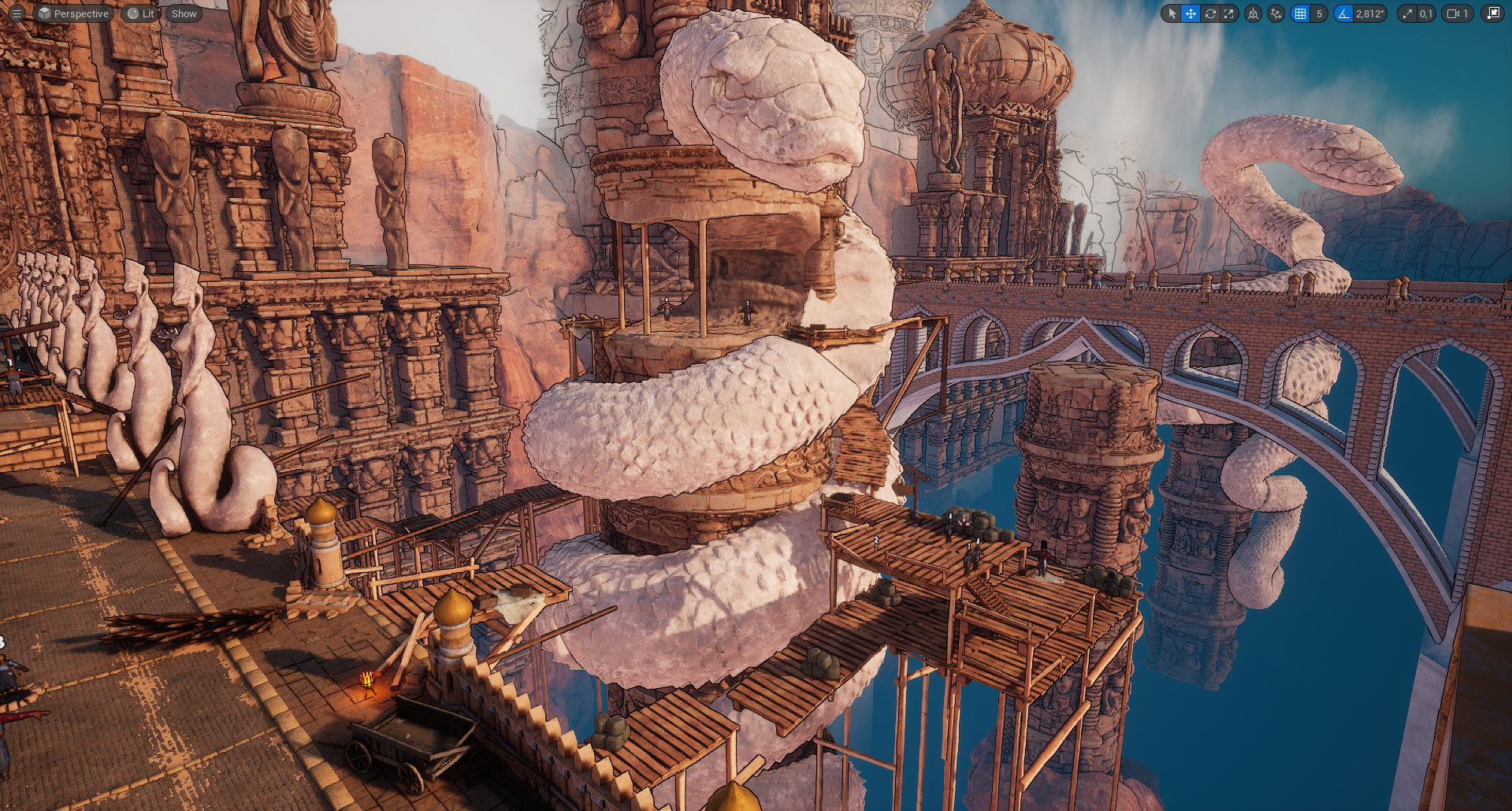The height and width of the screenshot is (811, 1512).
Task: Toggle the world/local coordinate space button
Action: 1253,13
